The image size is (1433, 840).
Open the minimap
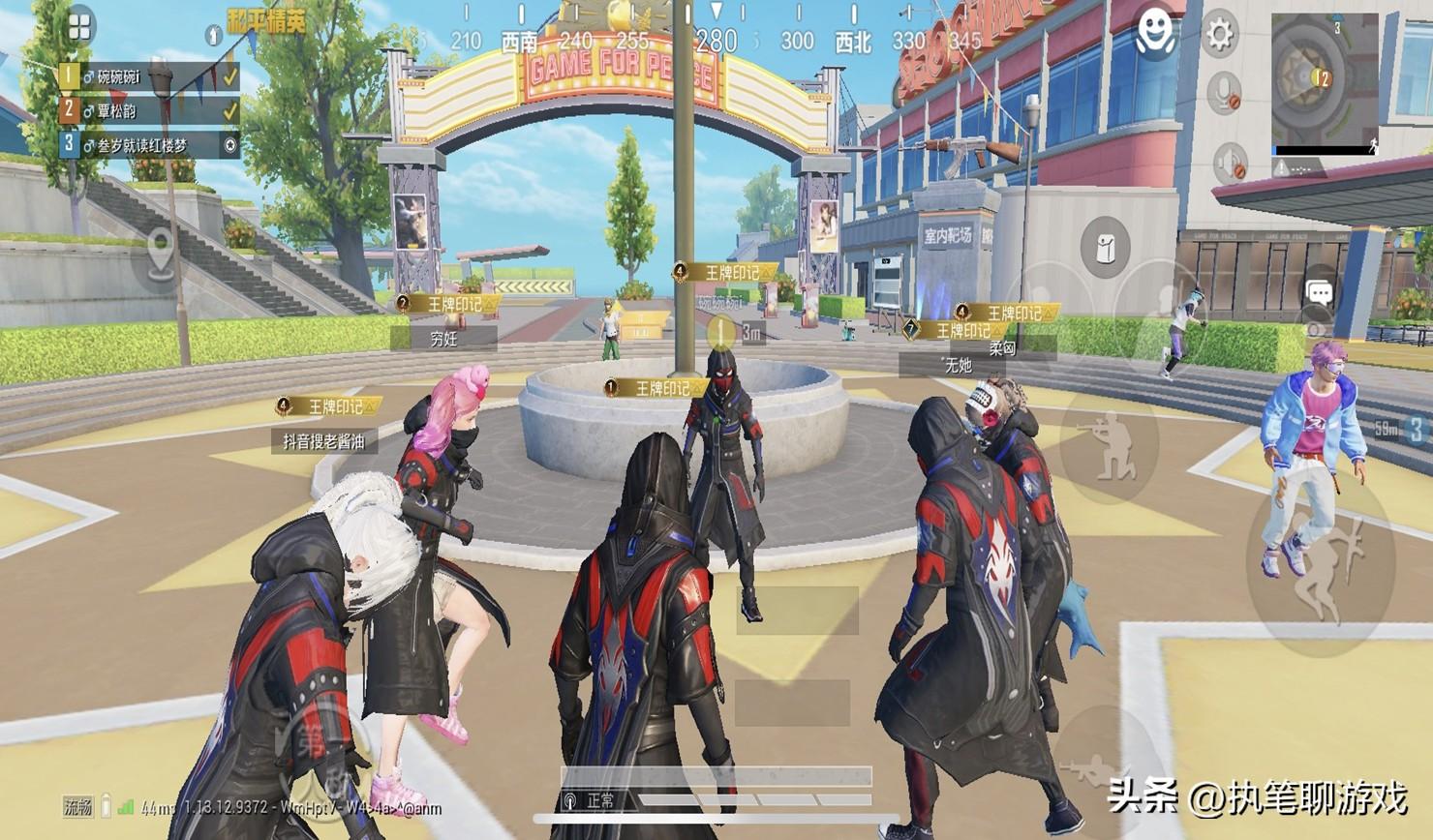point(1324,75)
